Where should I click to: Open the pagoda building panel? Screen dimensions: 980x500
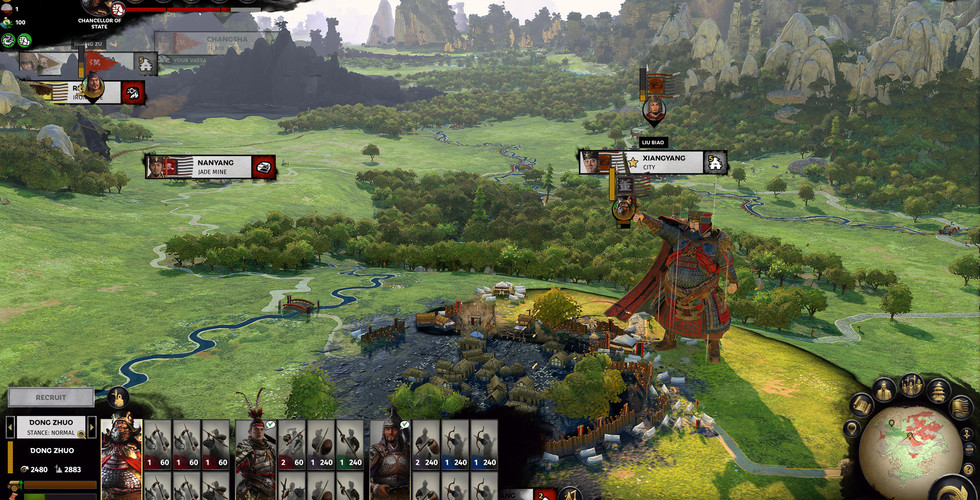(x=938, y=390)
